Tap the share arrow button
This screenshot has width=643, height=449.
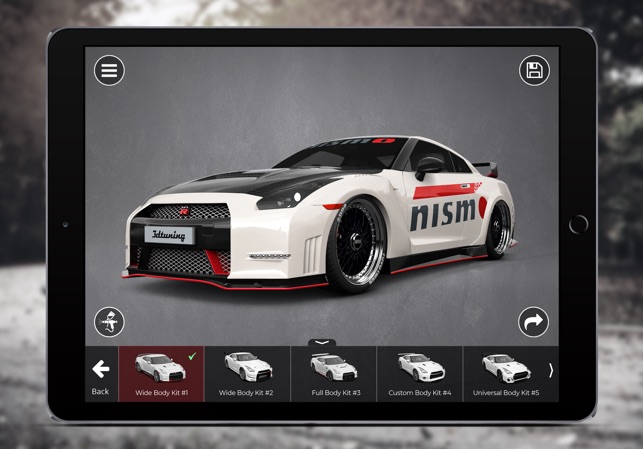(x=534, y=322)
